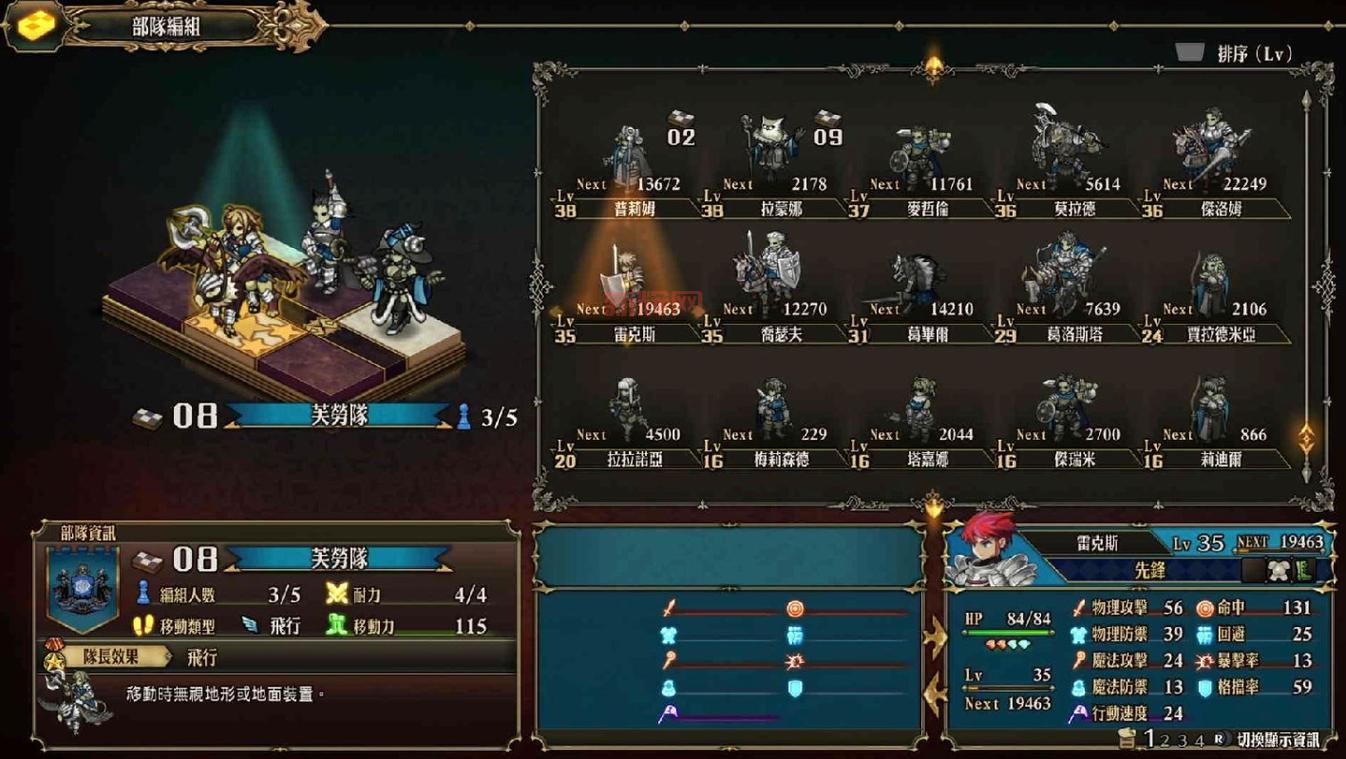Toggle 切換顯示資訊 using the R button icon
Screen dimensions: 1346x759
pyautogui.click(x=1219, y=739)
